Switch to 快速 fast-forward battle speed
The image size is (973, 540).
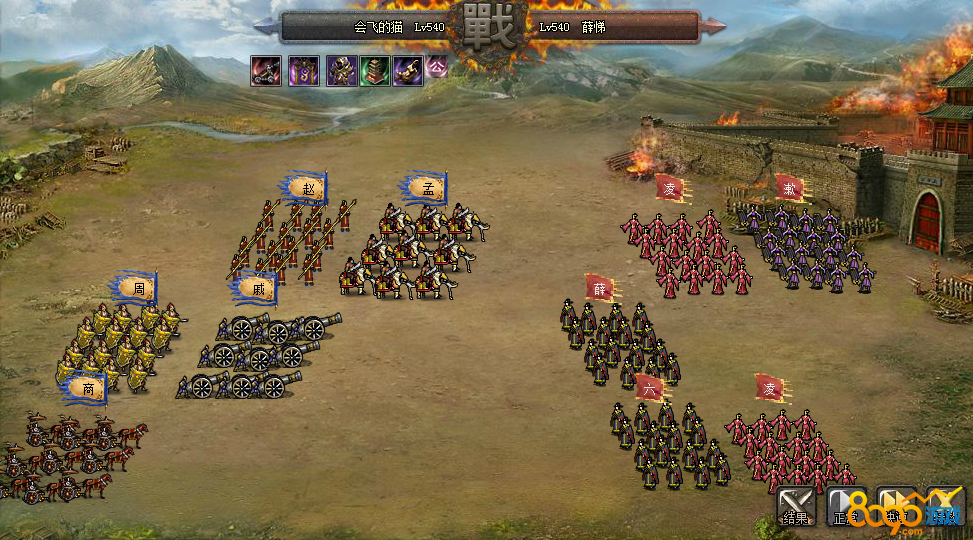point(896,507)
